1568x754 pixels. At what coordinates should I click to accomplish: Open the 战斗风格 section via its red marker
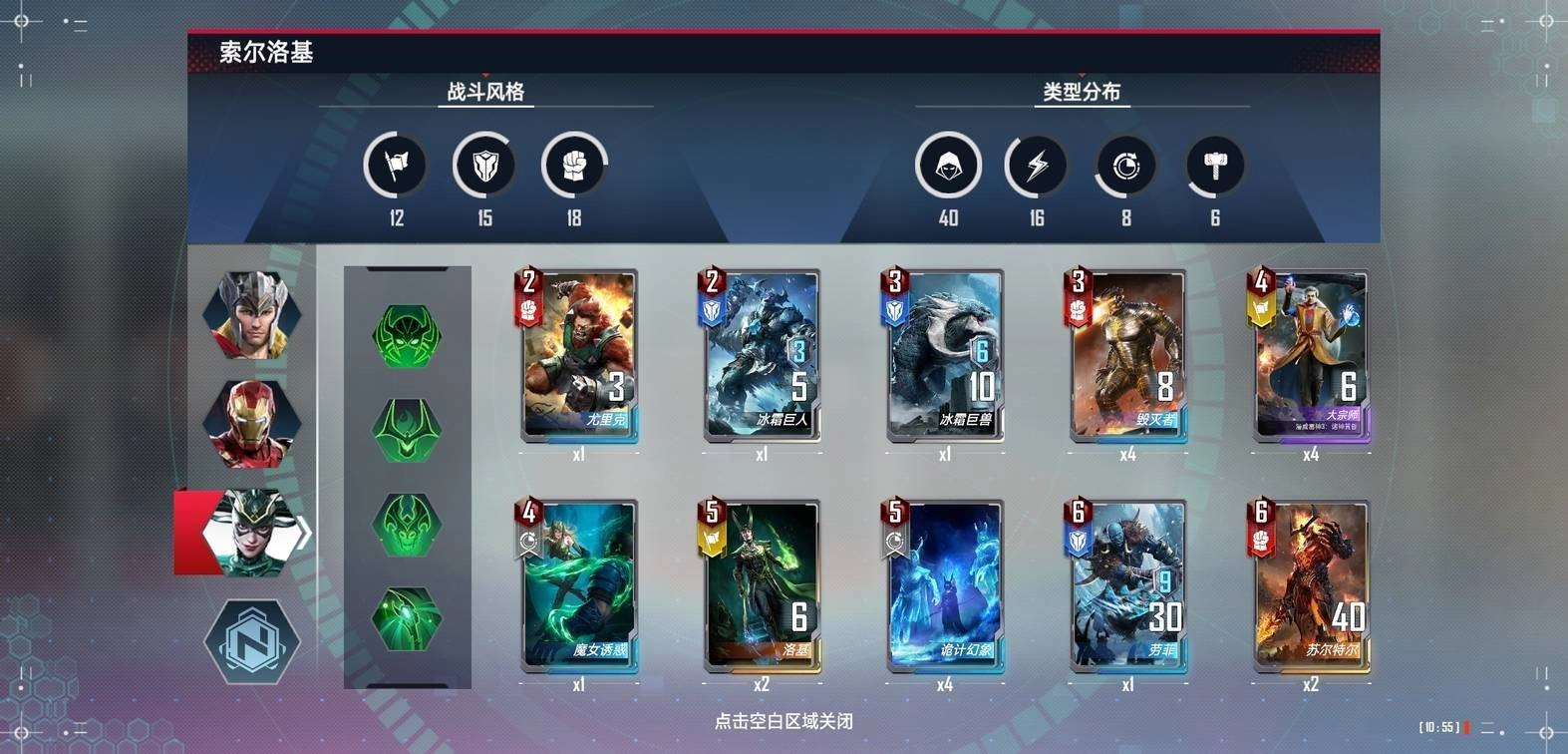pyautogui.click(x=487, y=73)
